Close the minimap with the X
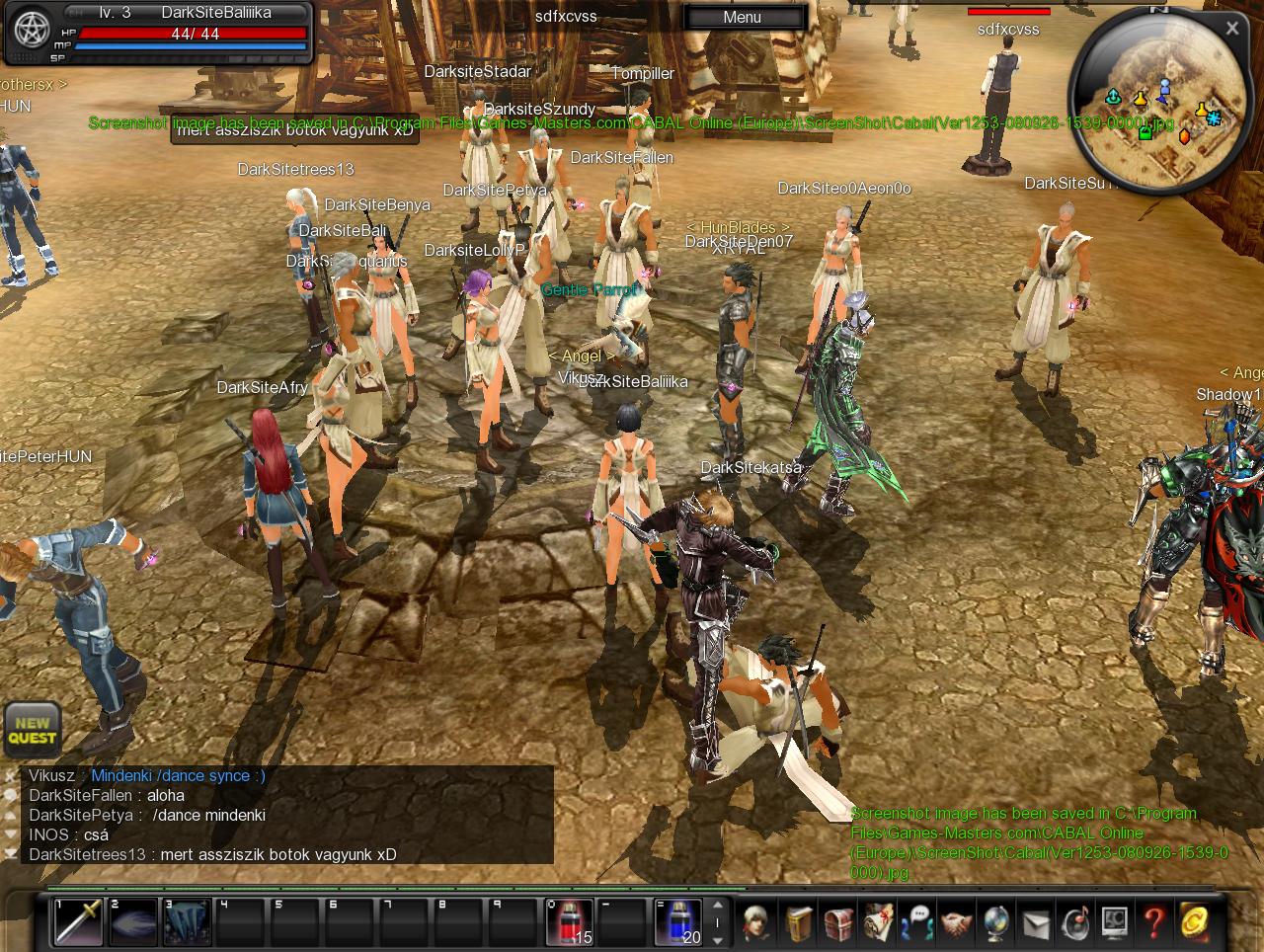The width and height of the screenshot is (1264, 952). (1231, 29)
